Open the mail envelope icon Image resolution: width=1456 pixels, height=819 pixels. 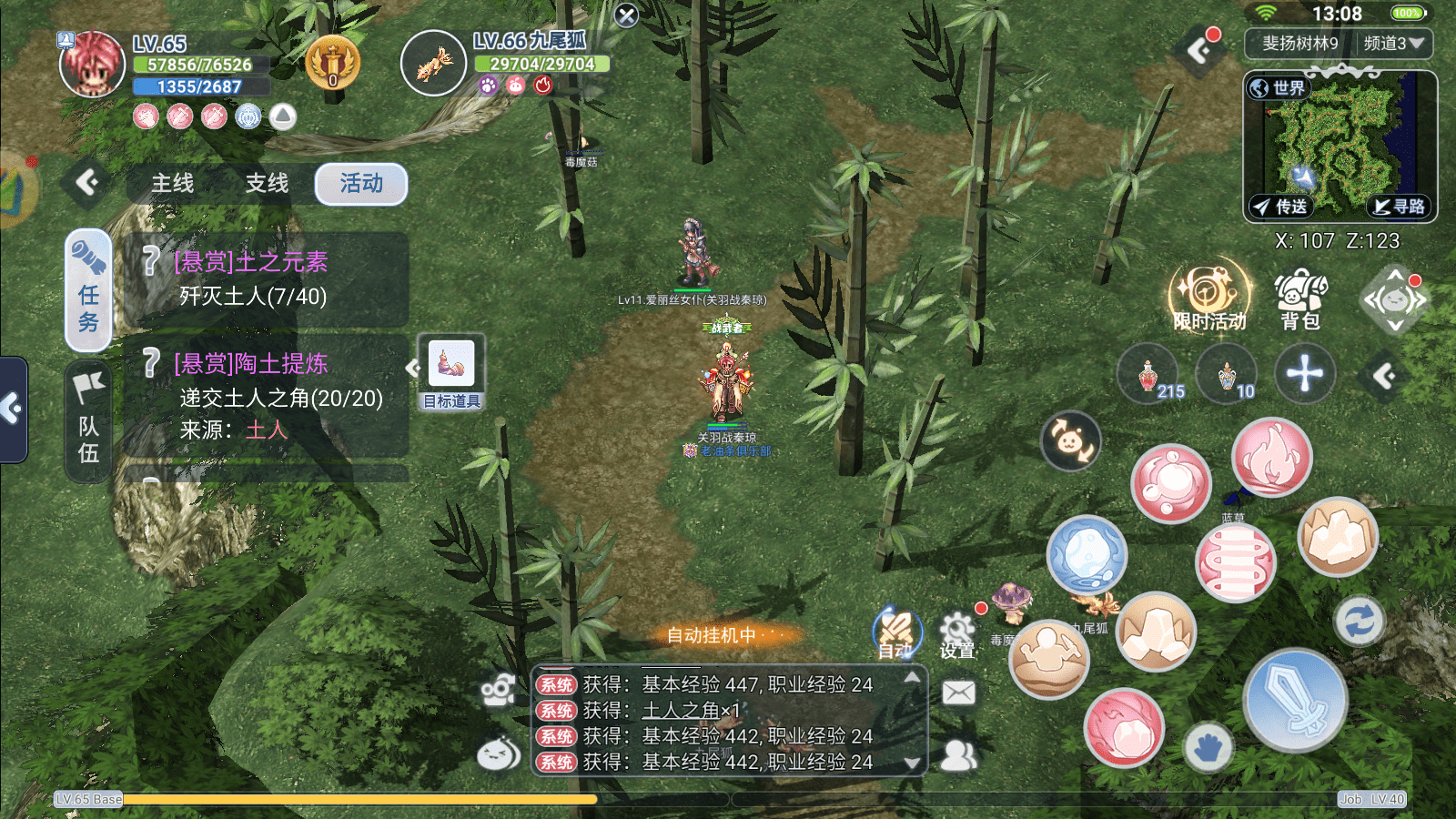pyautogui.click(x=958, y=693)
